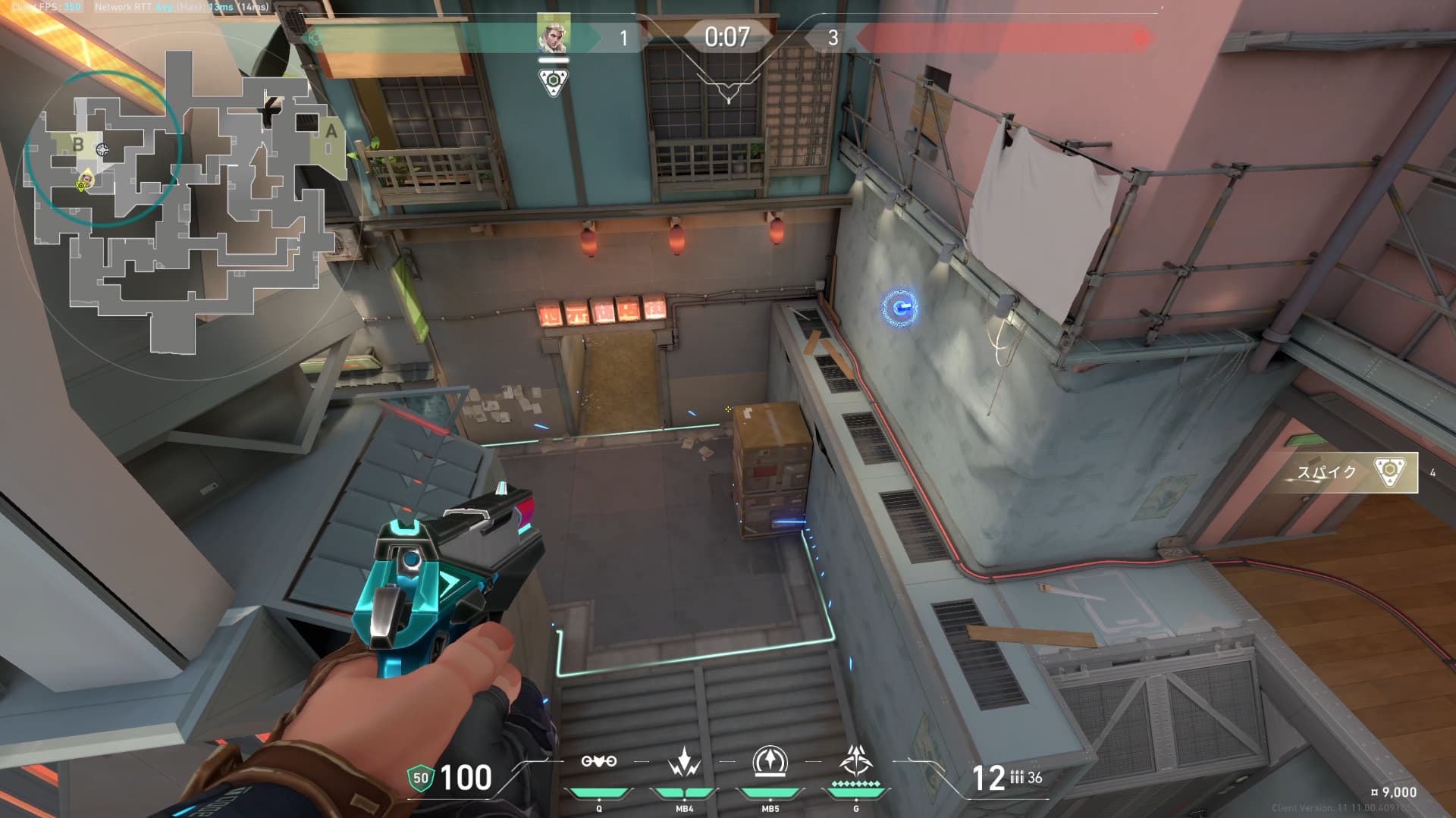Click the player position marker on the minimap

pos(86,180)
